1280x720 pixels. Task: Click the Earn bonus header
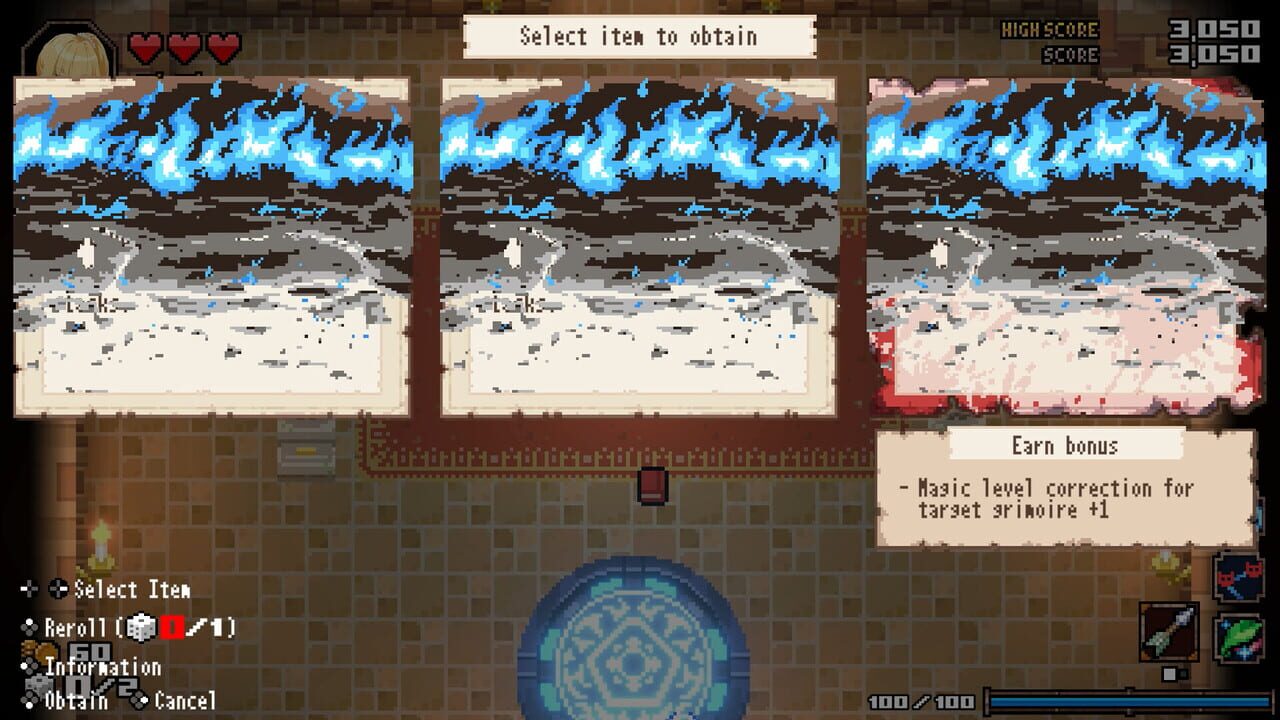1063,446
